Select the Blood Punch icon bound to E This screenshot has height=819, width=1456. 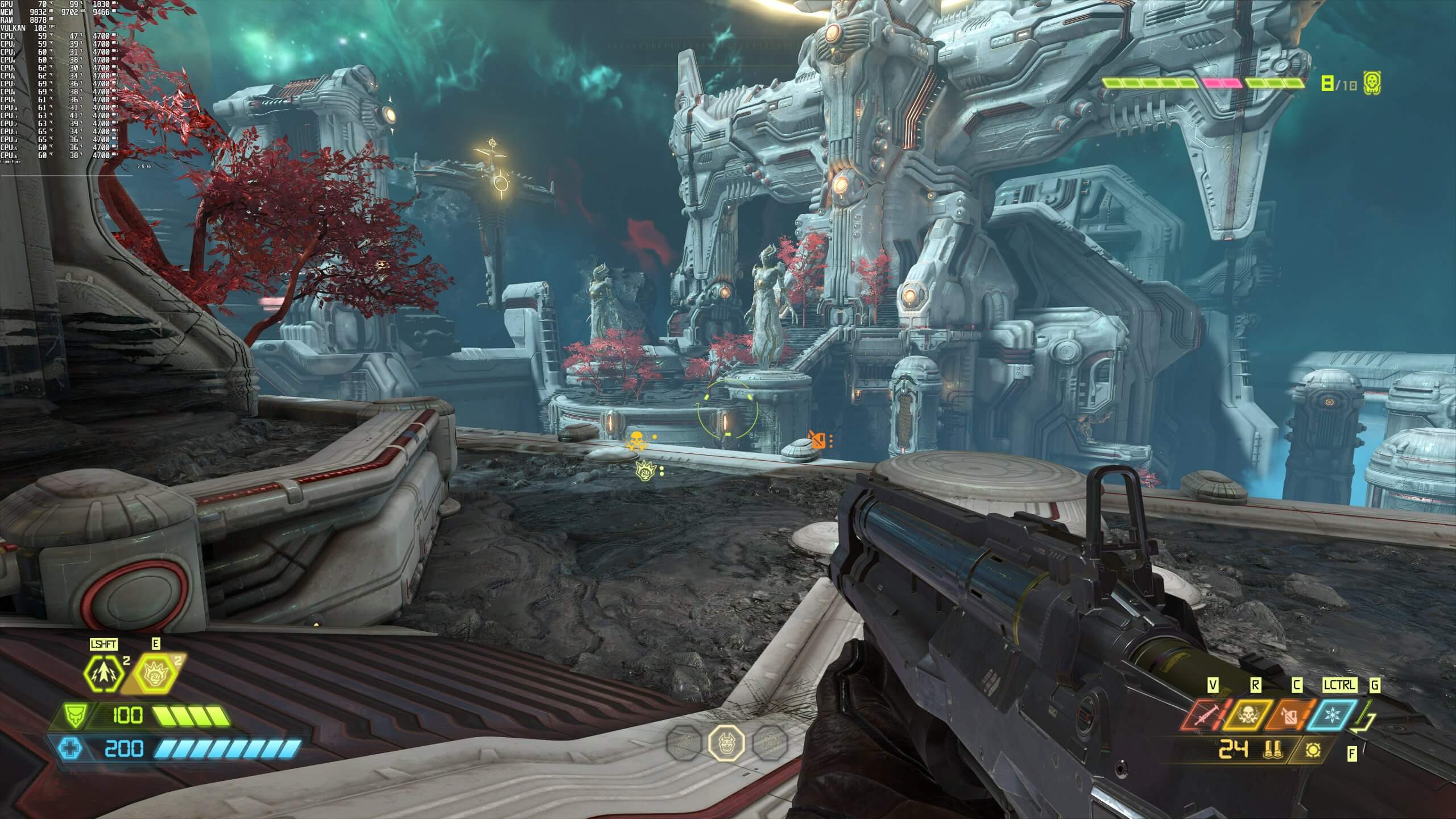[x=156, y=675]
